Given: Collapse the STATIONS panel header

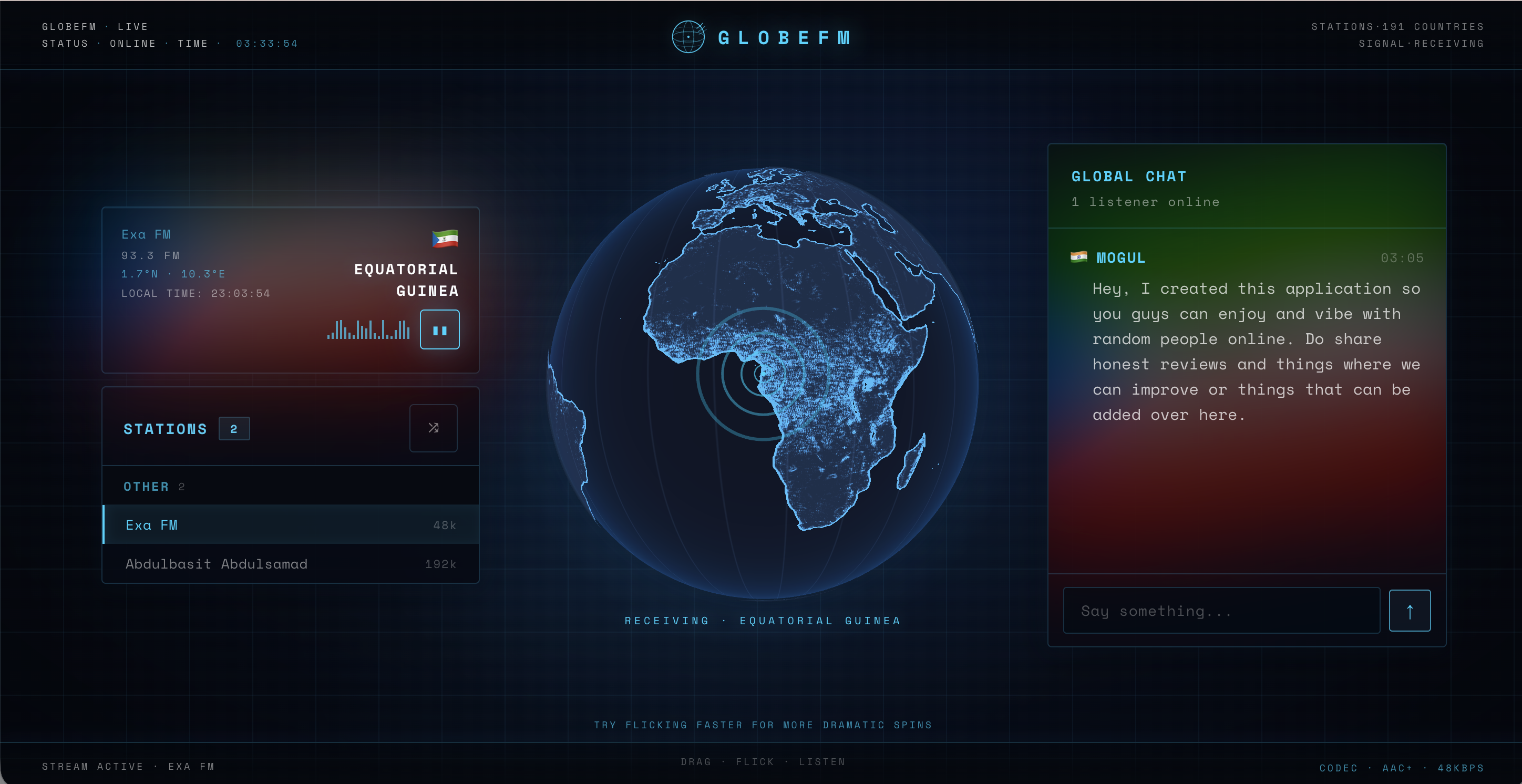Looking at the screenshot, I should [166, 428].
